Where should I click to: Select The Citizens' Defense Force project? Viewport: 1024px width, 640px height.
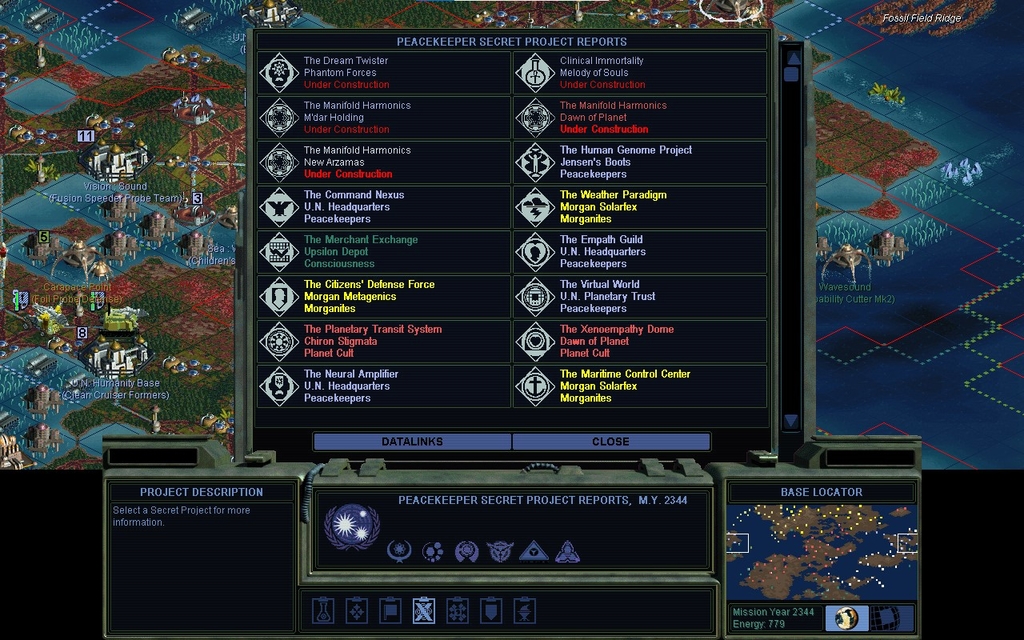[x=385, y=297]
